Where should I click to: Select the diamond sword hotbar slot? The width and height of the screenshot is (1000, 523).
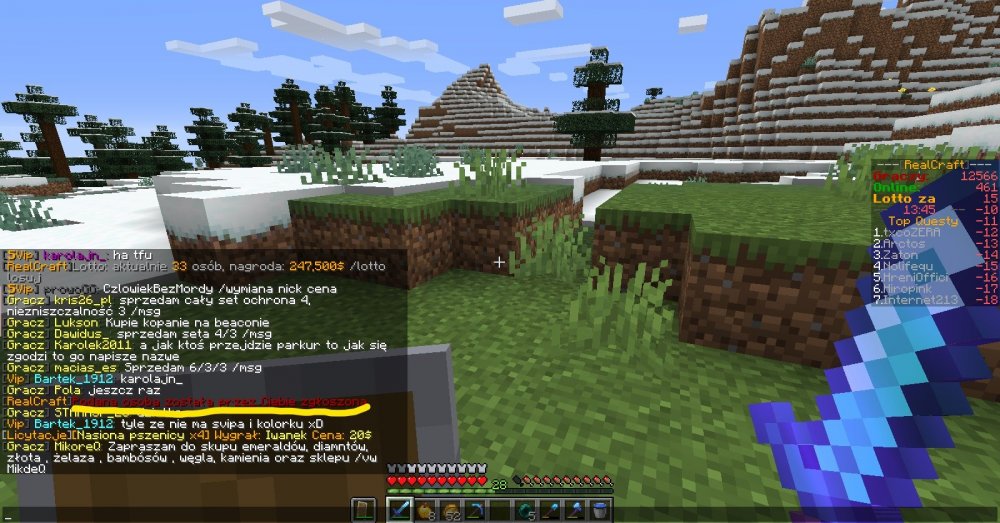400,510
